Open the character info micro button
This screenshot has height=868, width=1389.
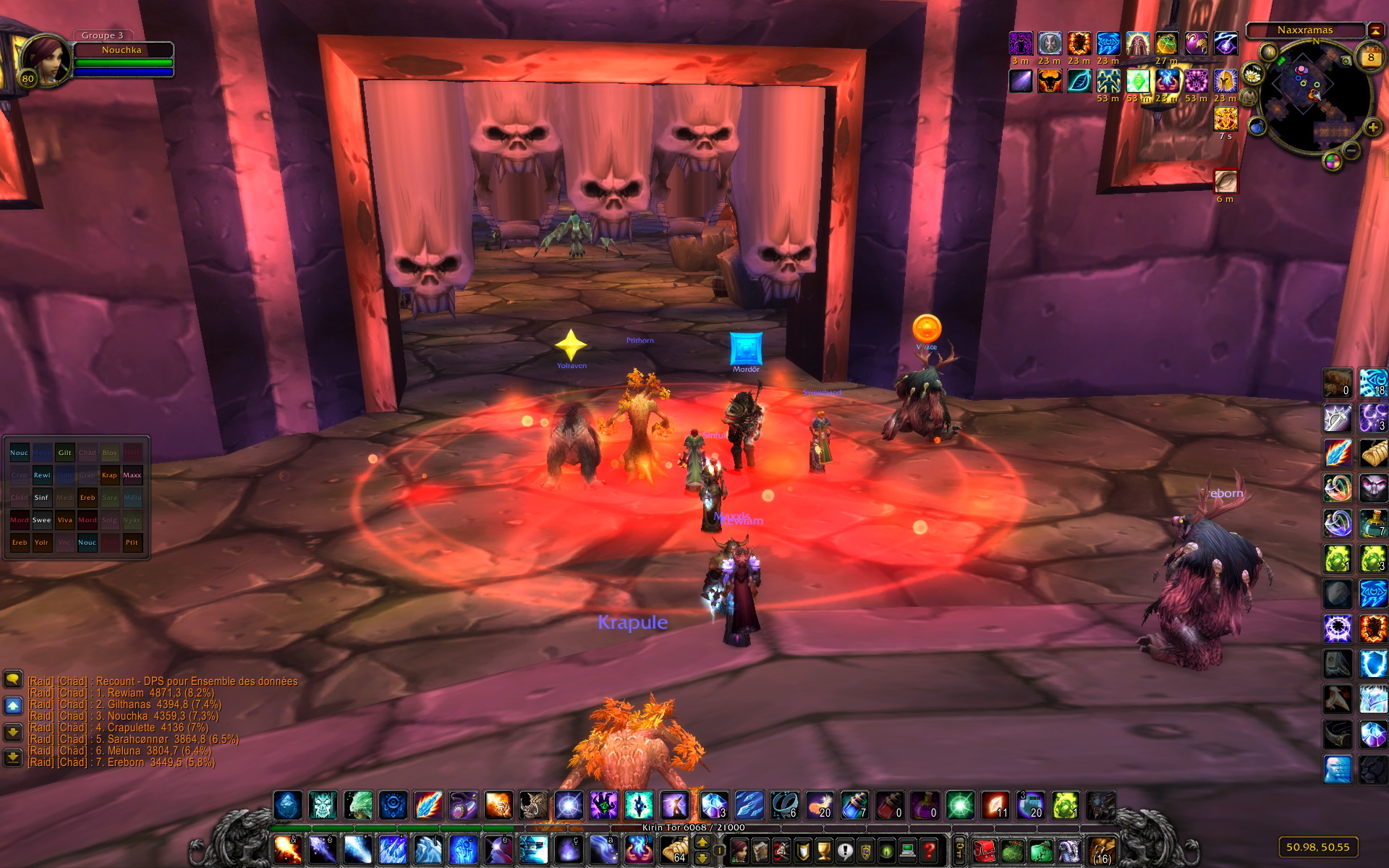[739, 850]
